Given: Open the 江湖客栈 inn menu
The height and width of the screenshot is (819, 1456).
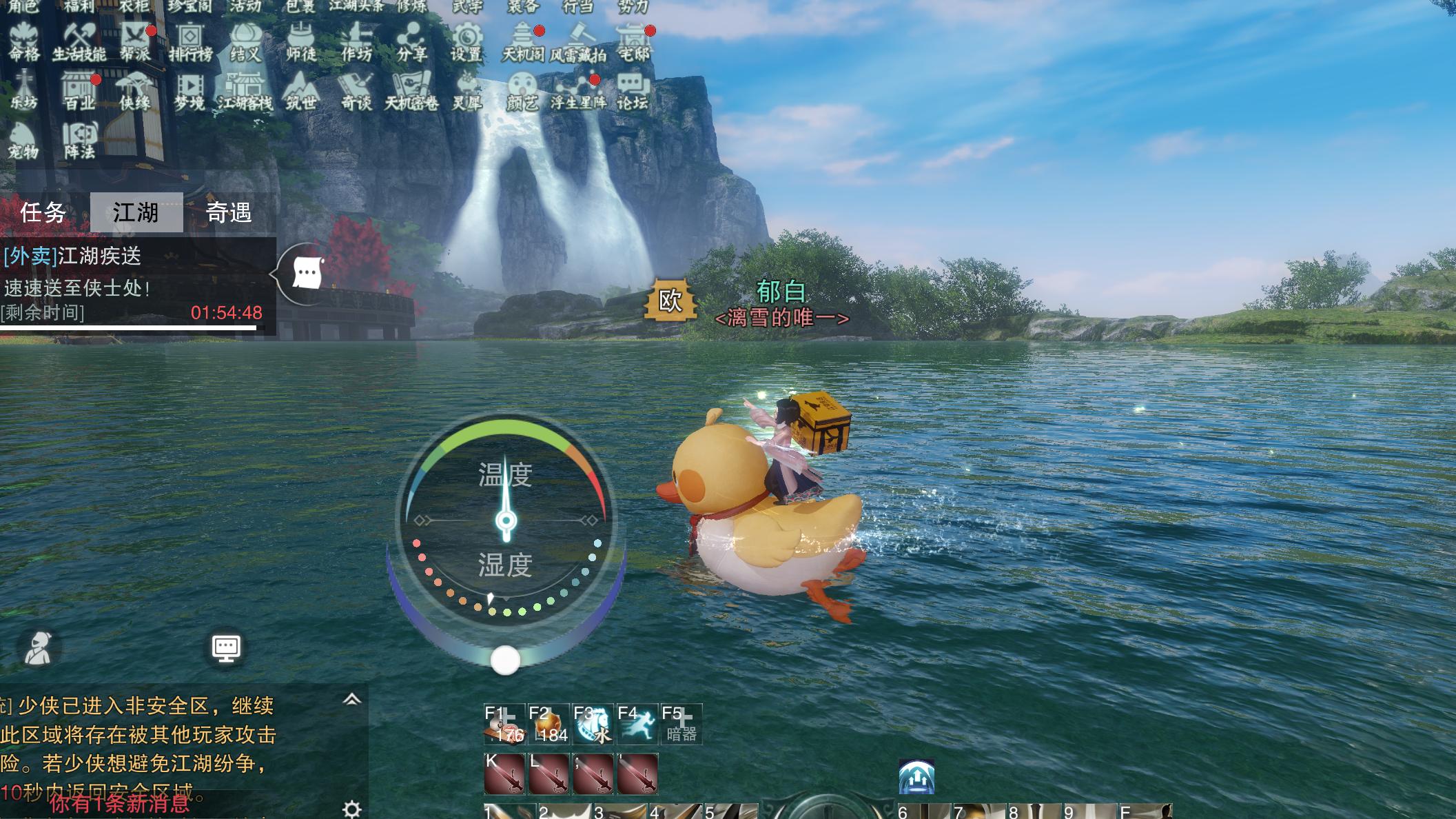Looking at the screenshot, I should (x=245, y=91).
